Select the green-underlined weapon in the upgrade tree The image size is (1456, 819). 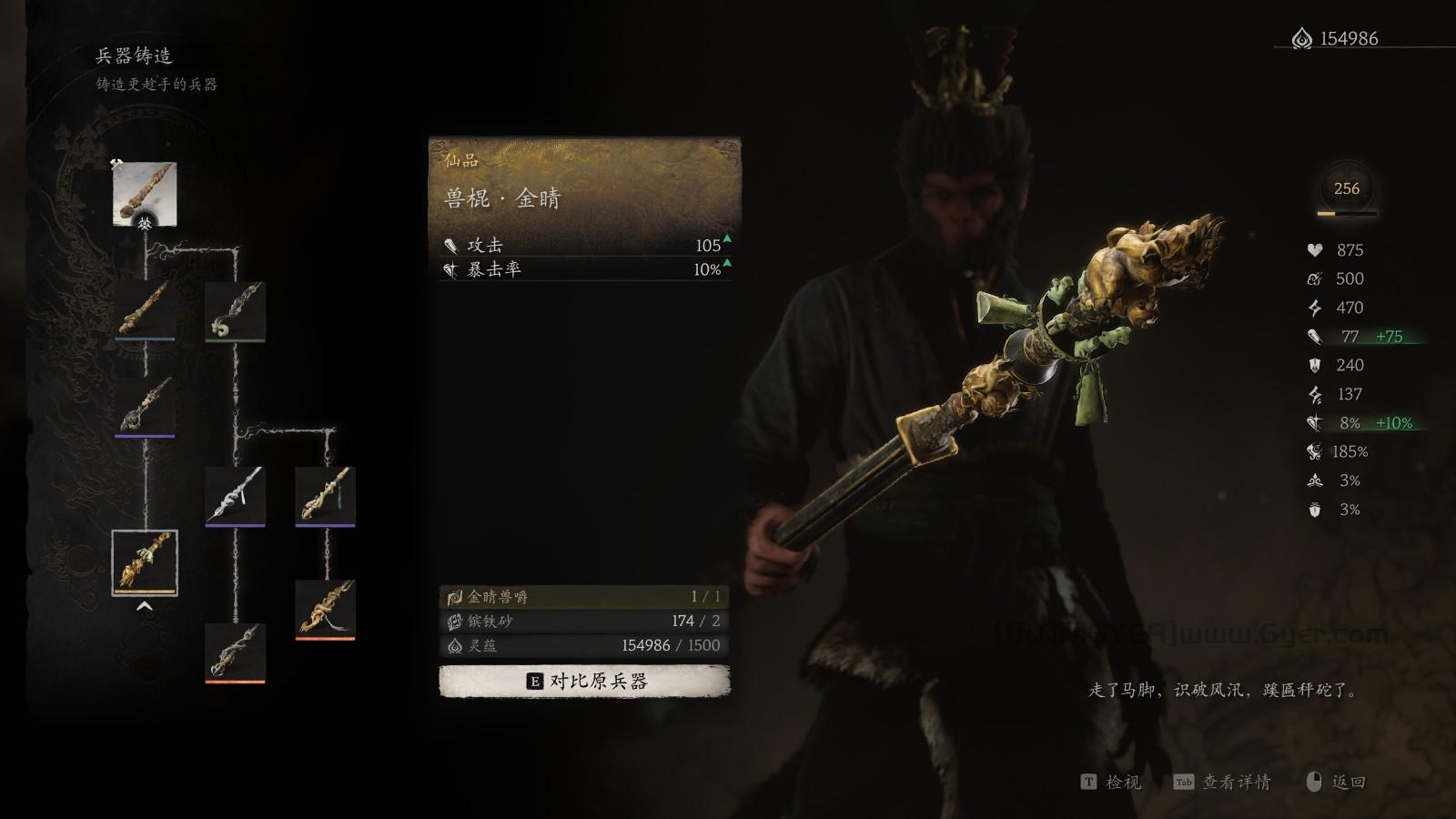coord(233,309)
